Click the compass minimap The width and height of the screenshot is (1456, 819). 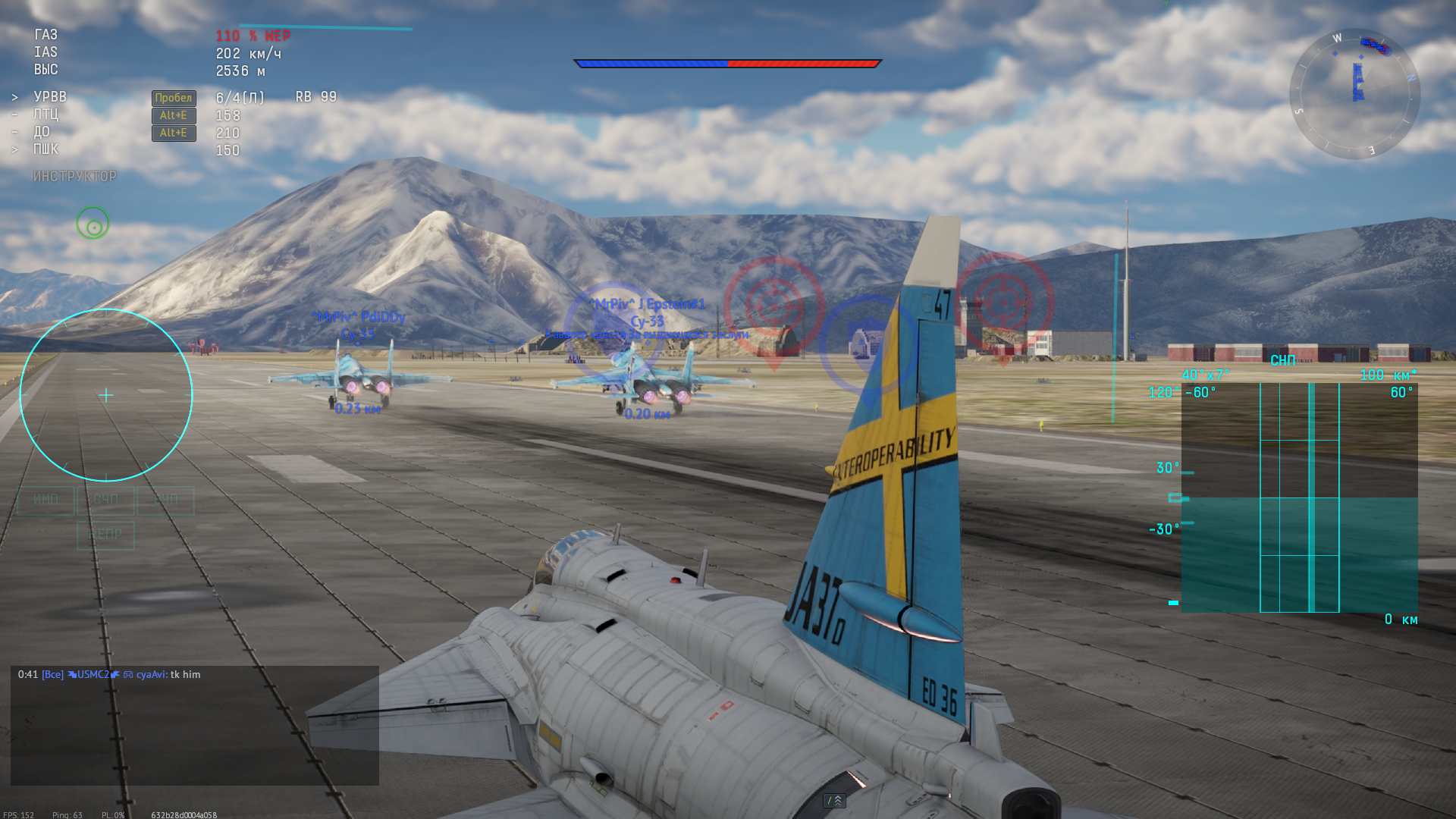[1354, 94]
